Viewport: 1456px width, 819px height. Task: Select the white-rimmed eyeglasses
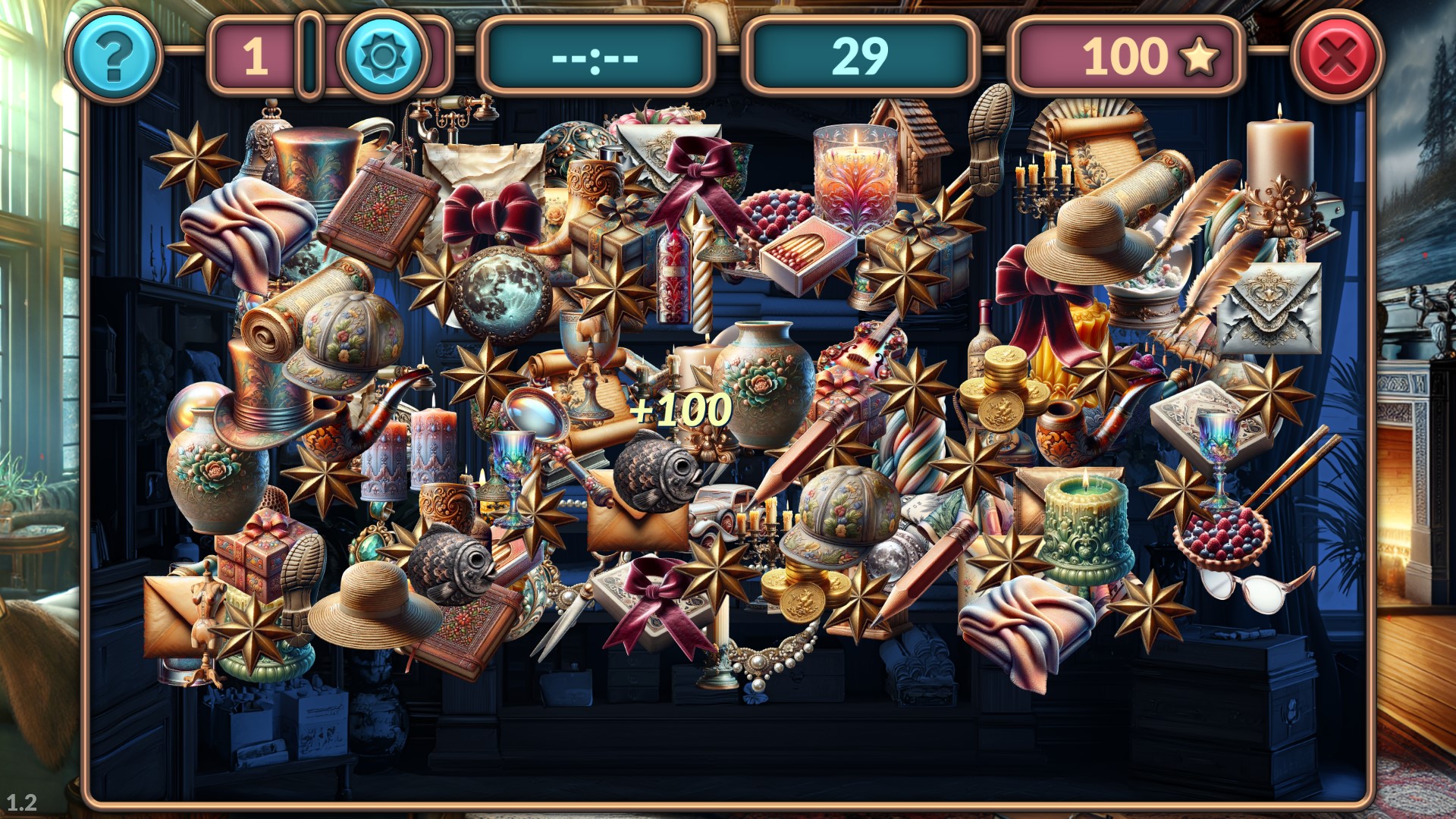click(1251, 588)
